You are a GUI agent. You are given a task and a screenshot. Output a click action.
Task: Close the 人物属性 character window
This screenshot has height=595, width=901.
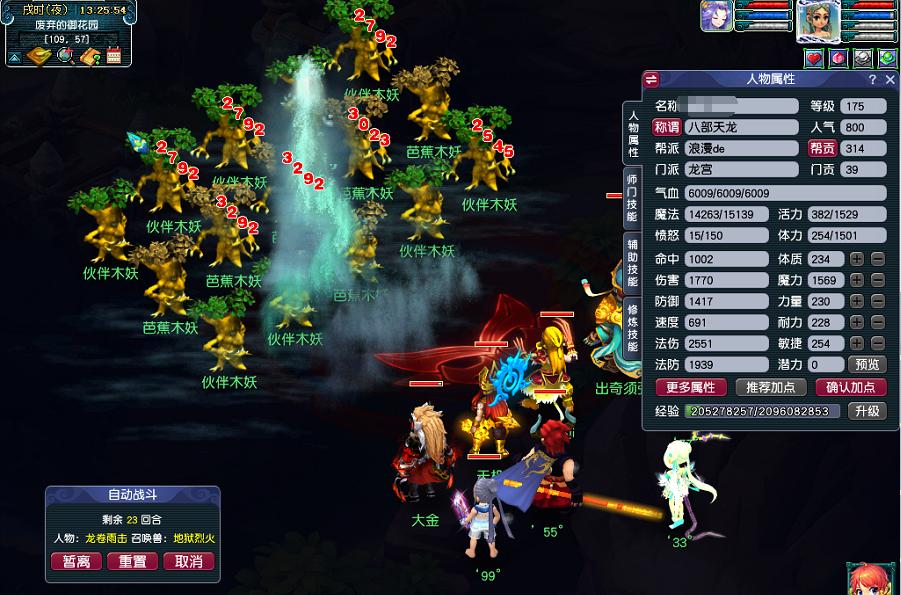[889, 79]
